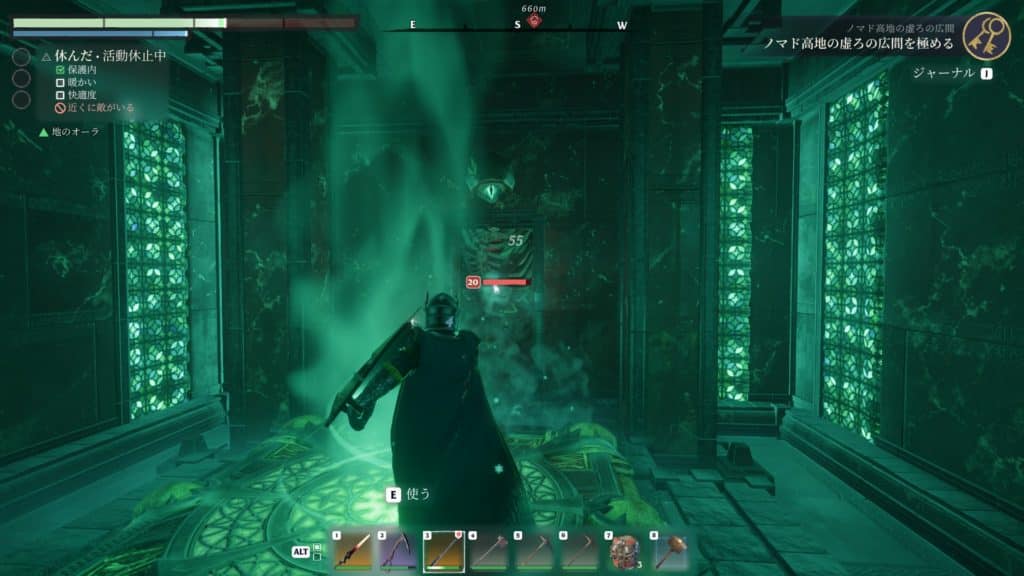Equip the bow in hotbar slot 2
Image resolution: width=1024 pixels, height=576 pixels.
pyautogui.click(x=398, y=551)
